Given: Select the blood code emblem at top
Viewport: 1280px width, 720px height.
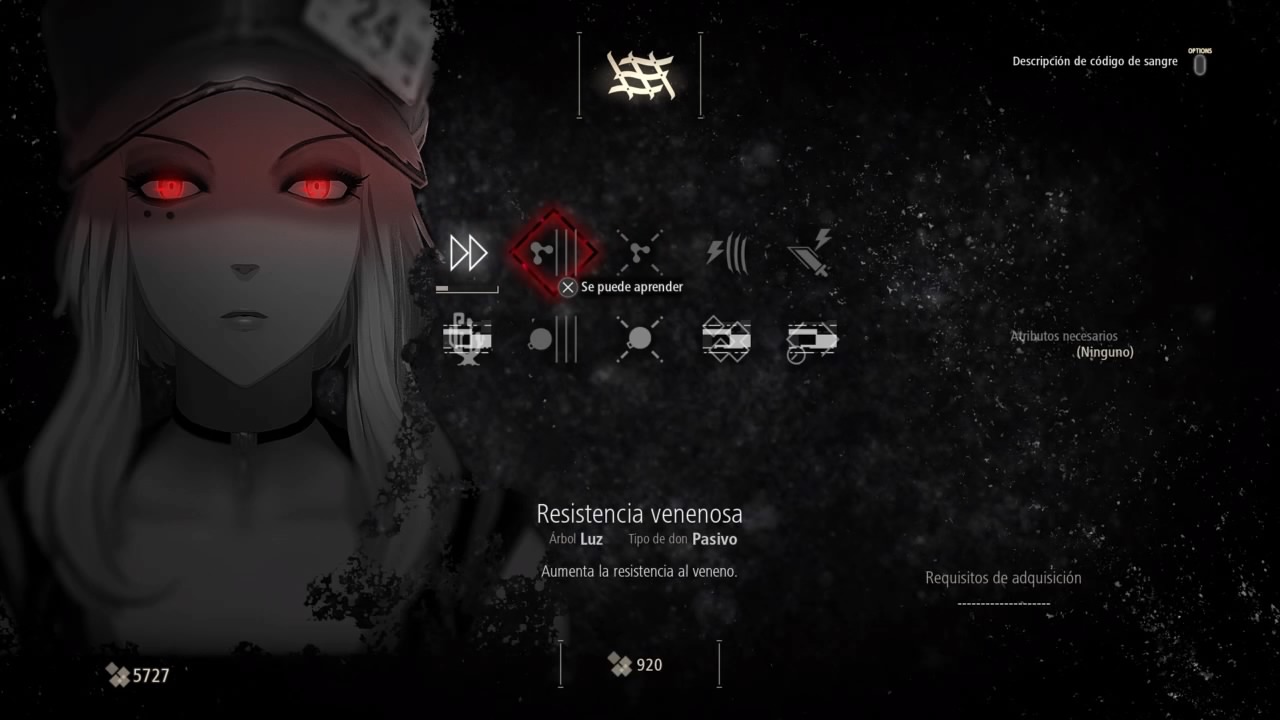Looking at the screenshot, I should [640, 75].
